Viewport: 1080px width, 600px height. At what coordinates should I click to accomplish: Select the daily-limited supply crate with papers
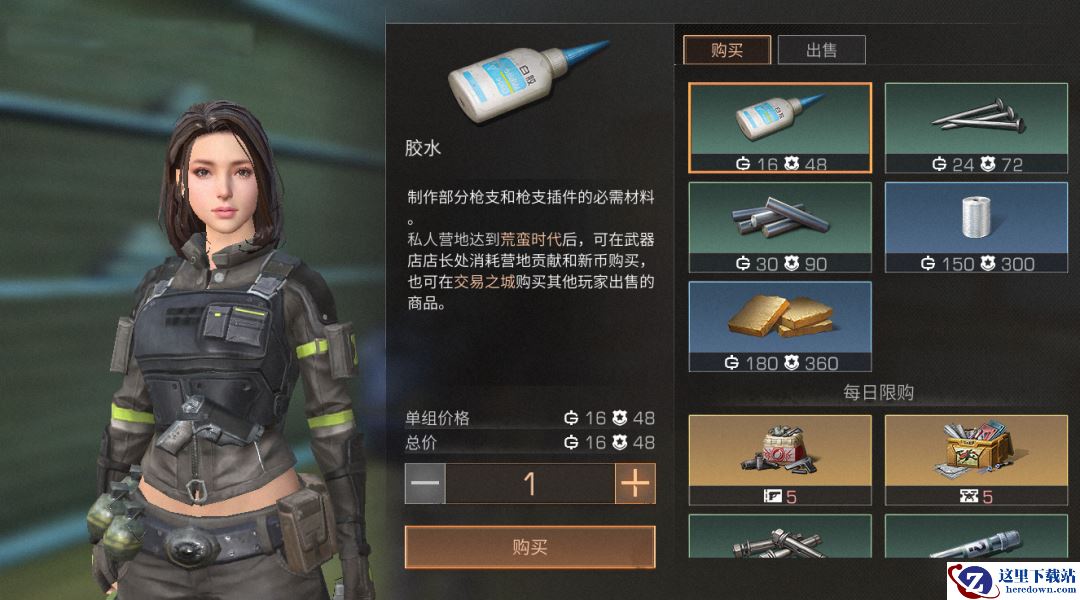(x=977, y=459)
